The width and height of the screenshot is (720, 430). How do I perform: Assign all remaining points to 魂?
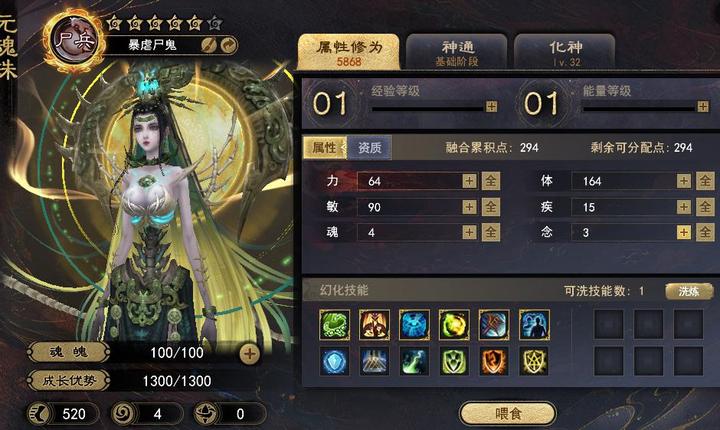tap(491, 232)
